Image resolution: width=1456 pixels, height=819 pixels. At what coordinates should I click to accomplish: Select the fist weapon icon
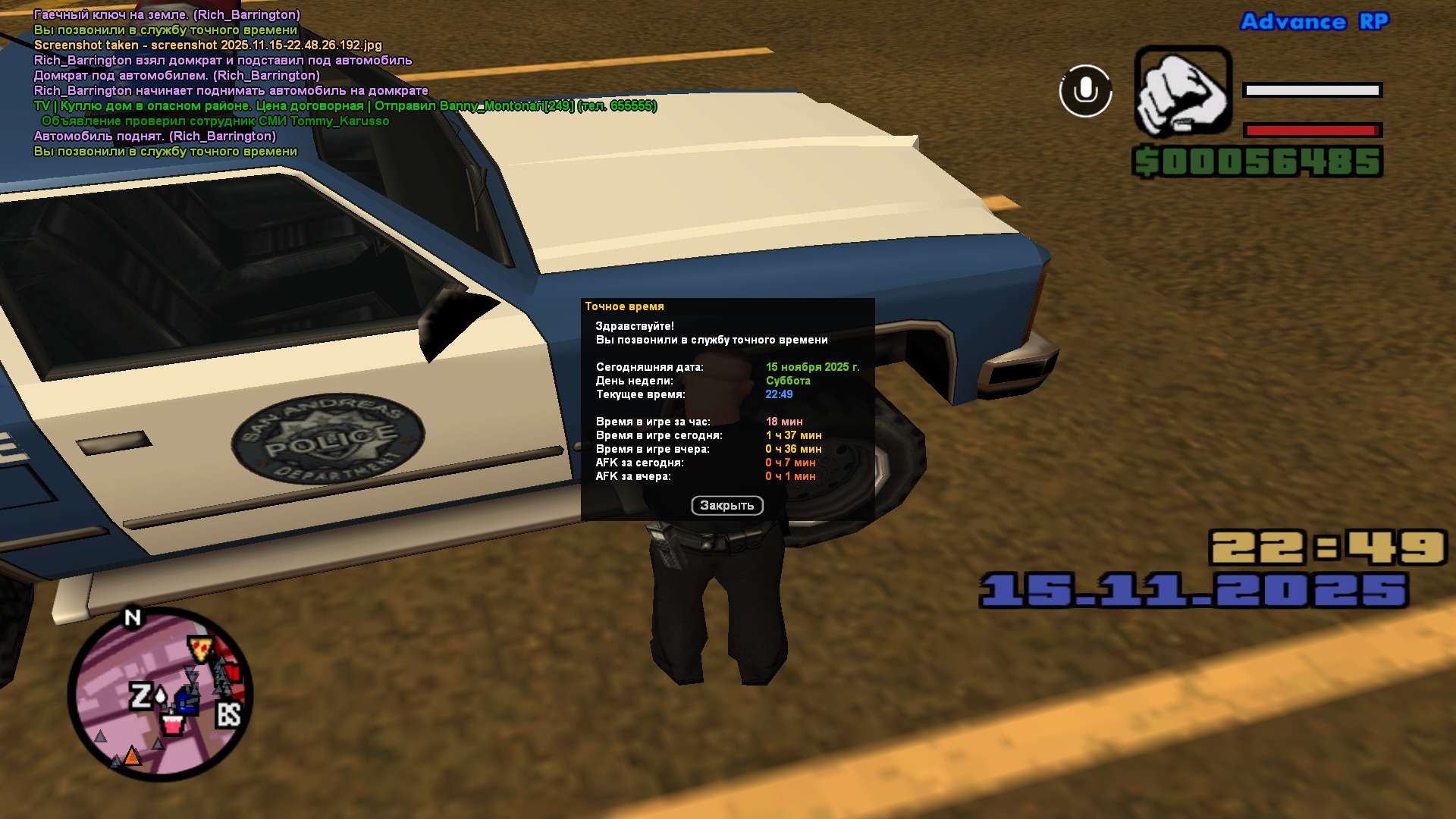click(x=1182, y=92)
